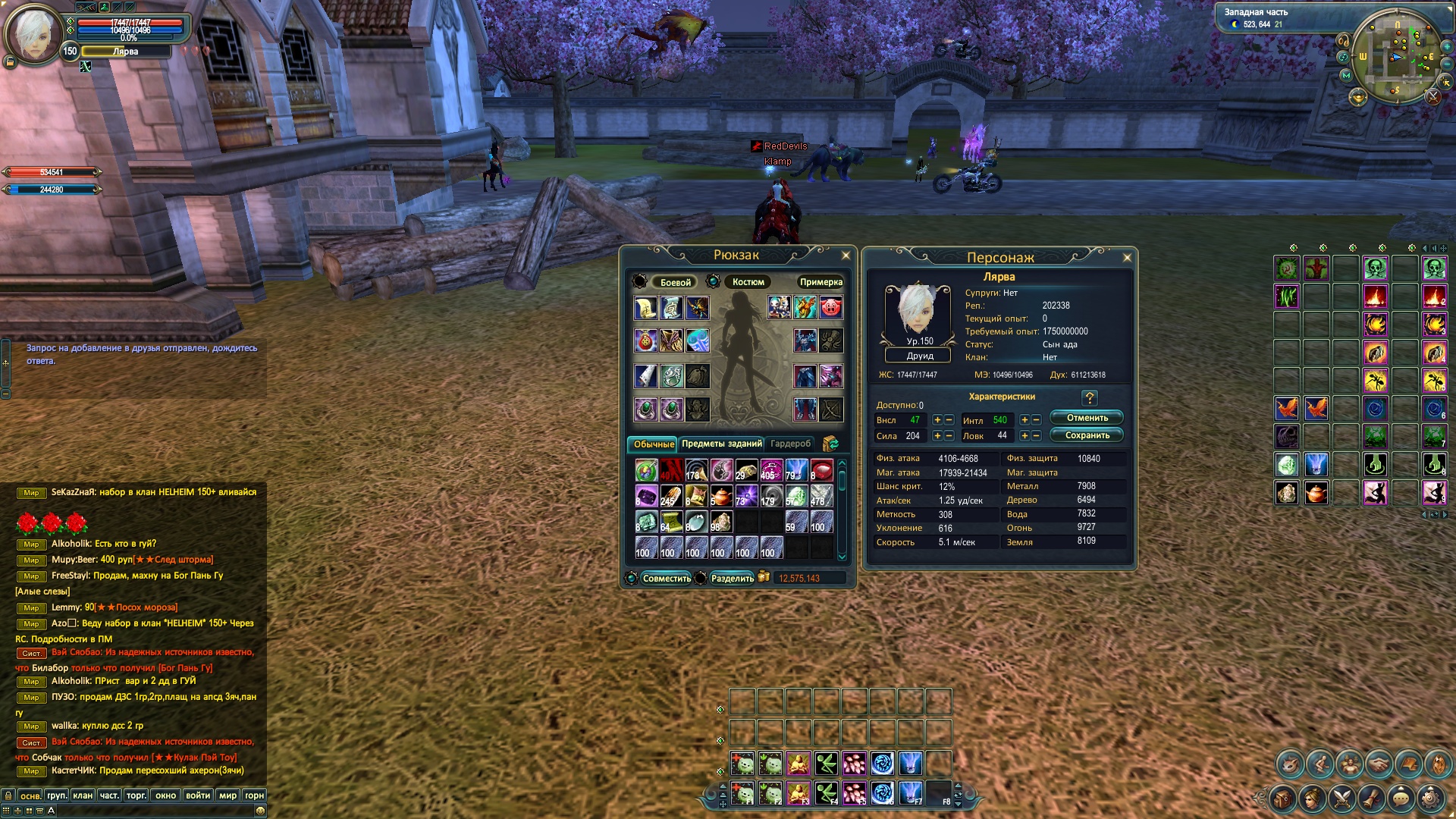Switch to the Костюм equipment tab
Screen dimensions: 1456x819
point(748,282)
